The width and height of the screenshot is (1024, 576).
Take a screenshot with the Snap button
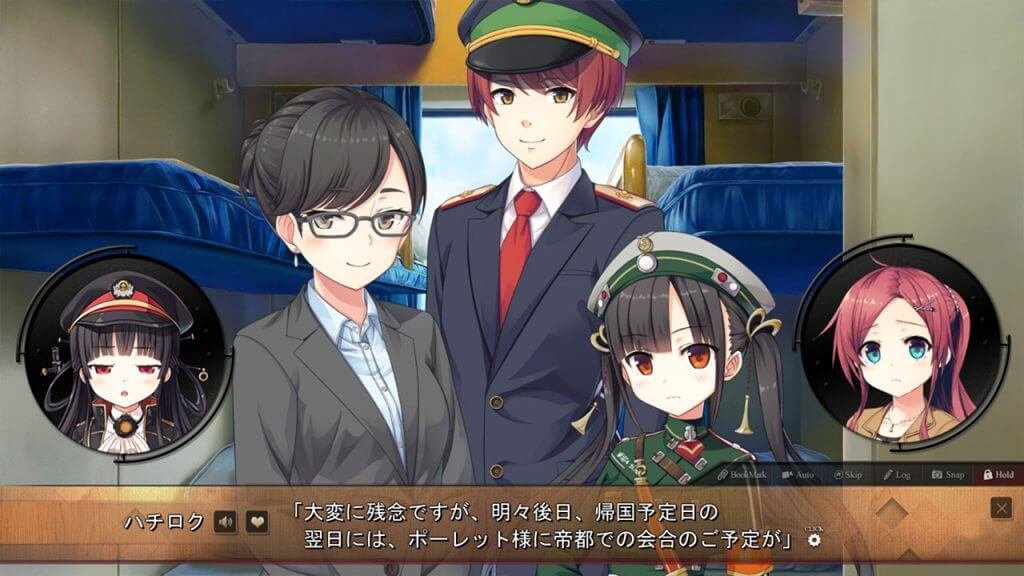[x=948, y=474]
